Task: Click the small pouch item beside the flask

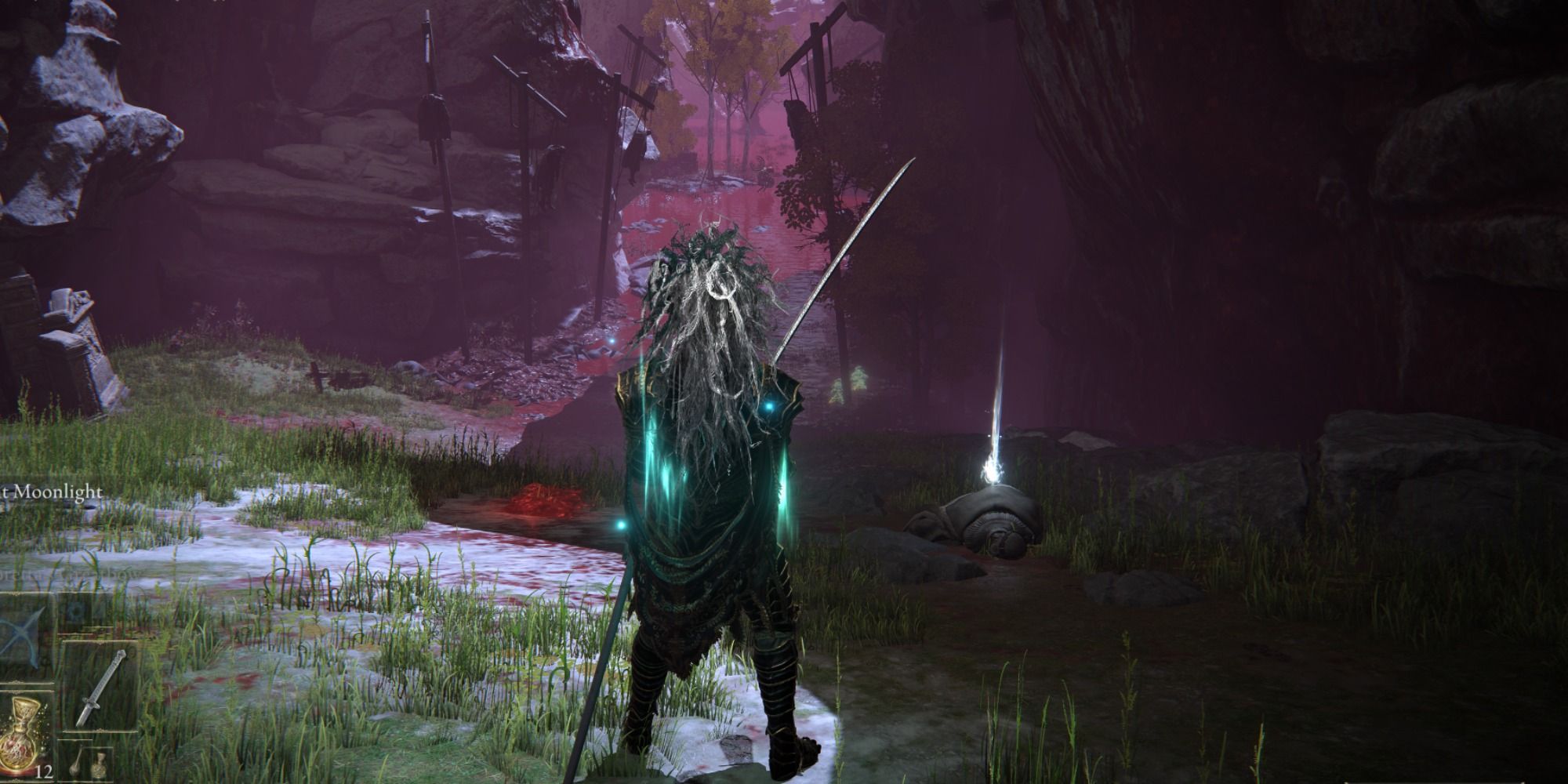Action: (75, 767)
